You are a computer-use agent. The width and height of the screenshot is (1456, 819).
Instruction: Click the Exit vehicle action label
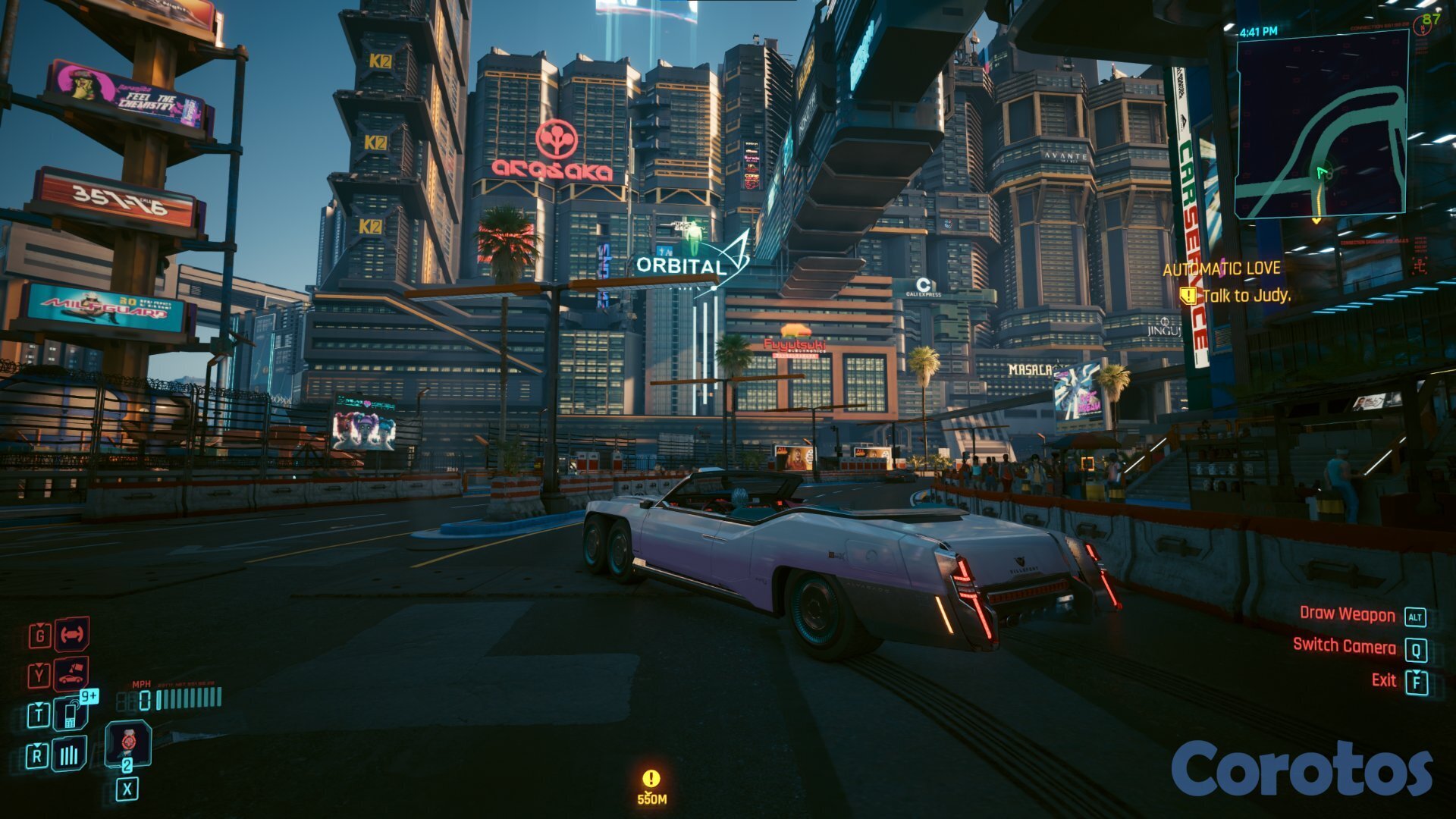click(1383, 680)
